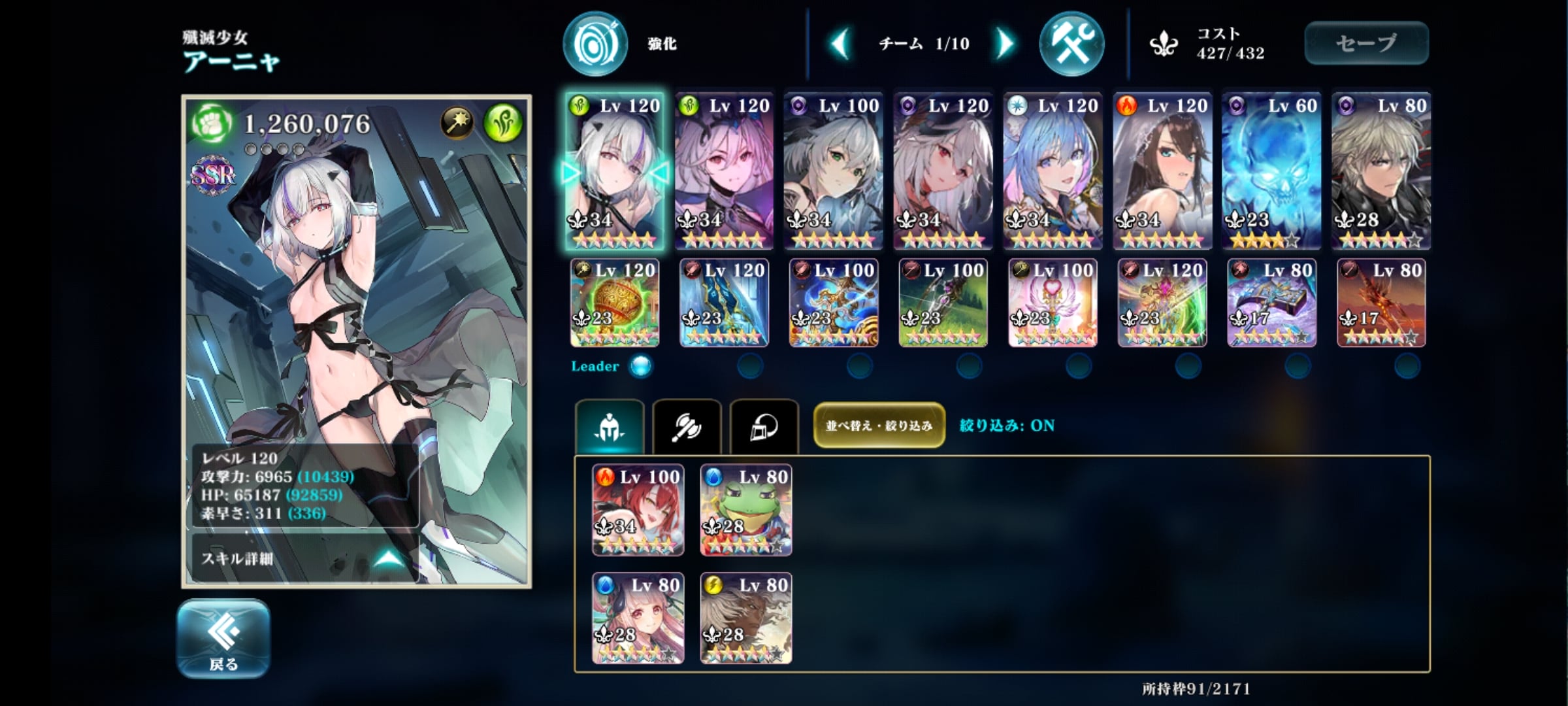This screenshot has width=1568, height=706.
Task: Select the golden orb weapon slot
Action: [615, 303]
